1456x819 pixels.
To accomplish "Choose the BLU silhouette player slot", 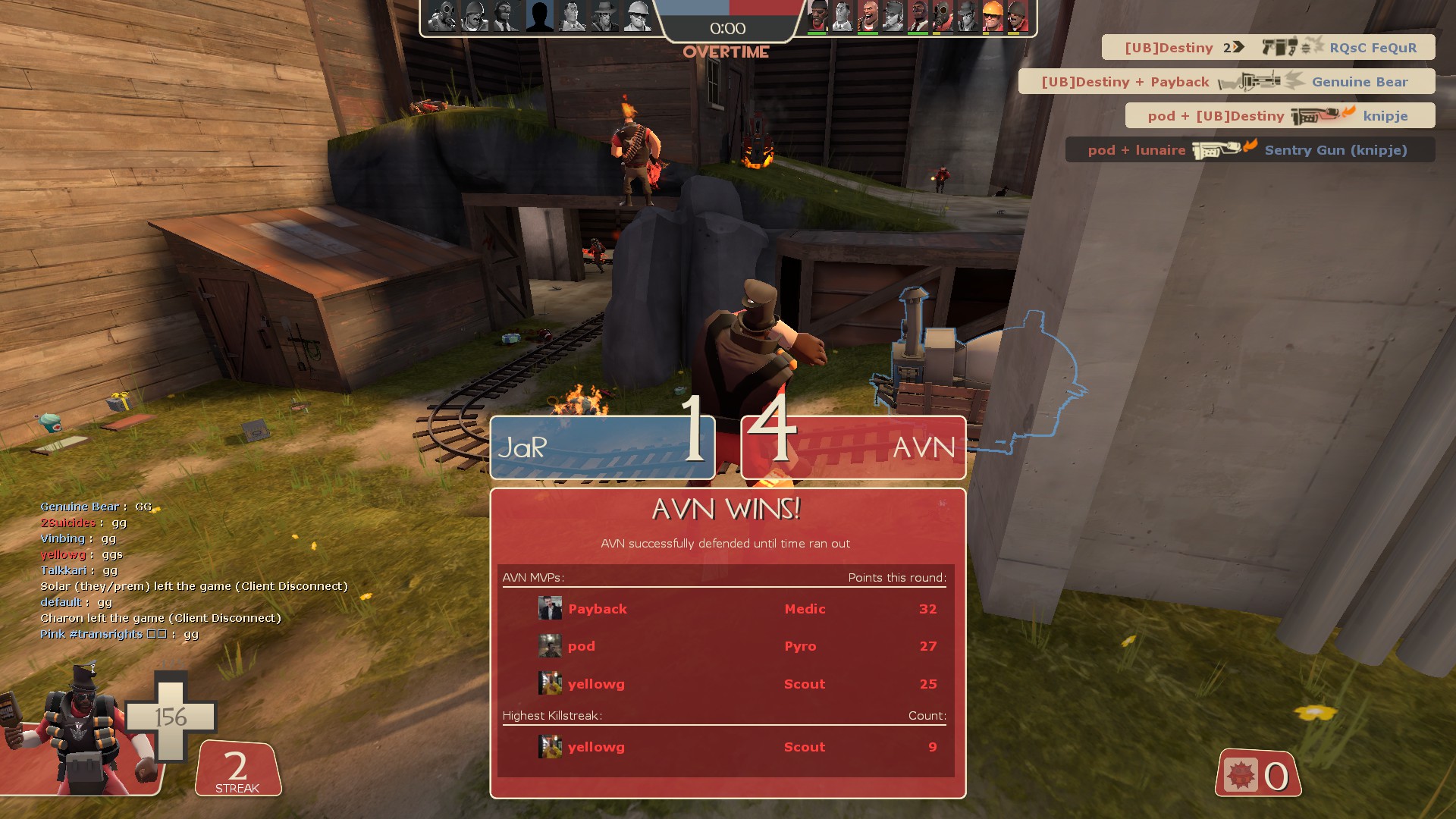I will [x=540, y=16].
